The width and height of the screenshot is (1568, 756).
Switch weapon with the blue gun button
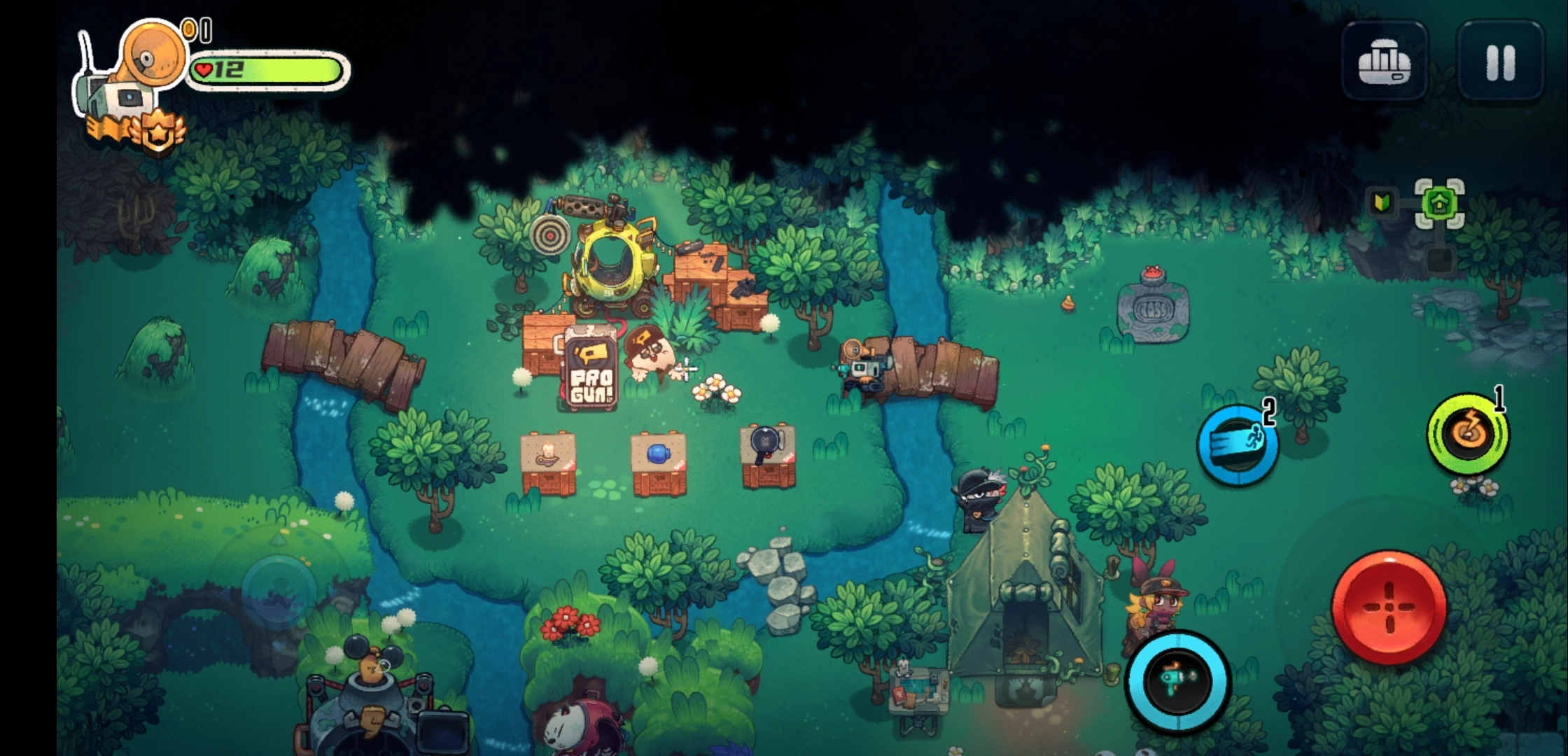1177,680
